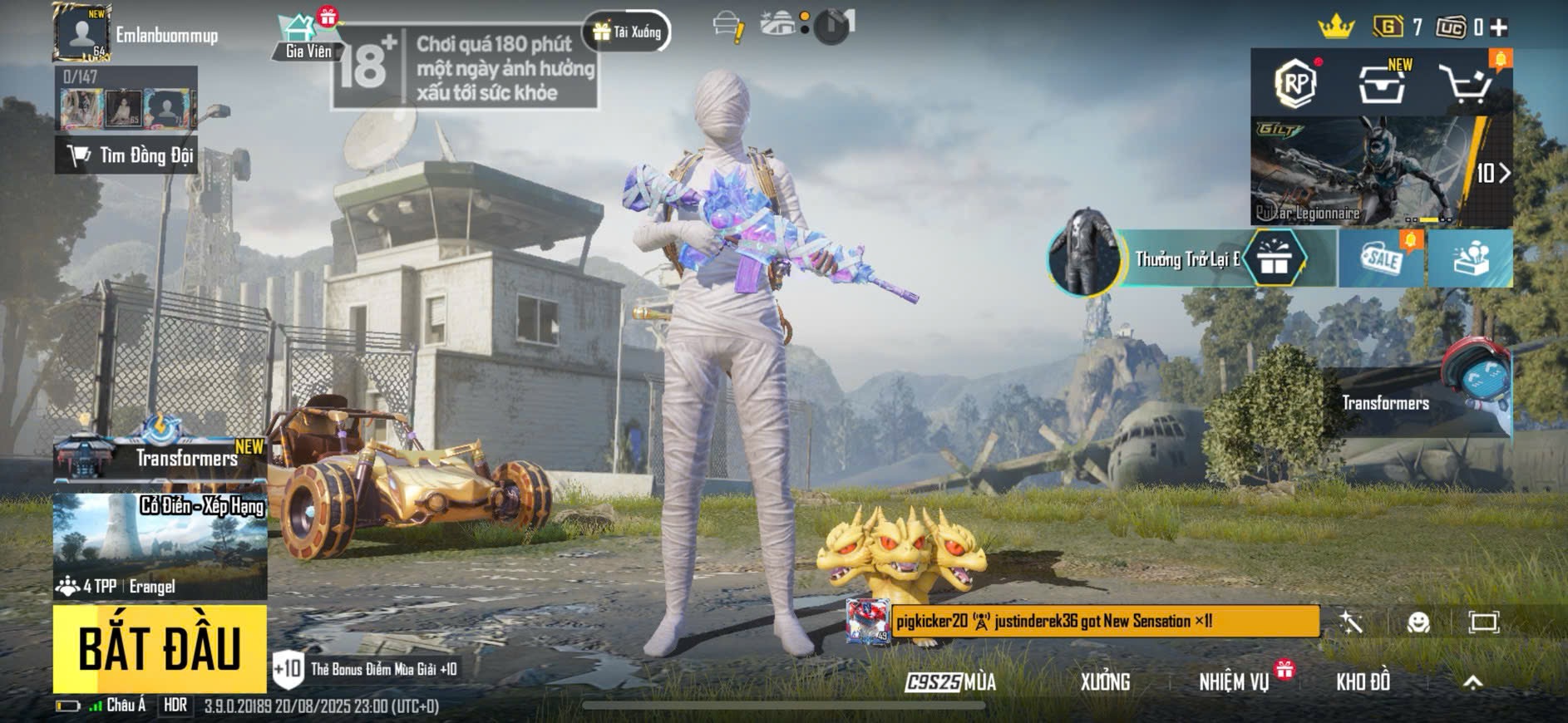Open the emote smiley face button
The height and width of the screenshot is (723, 1568).
tap(1418, 622)
